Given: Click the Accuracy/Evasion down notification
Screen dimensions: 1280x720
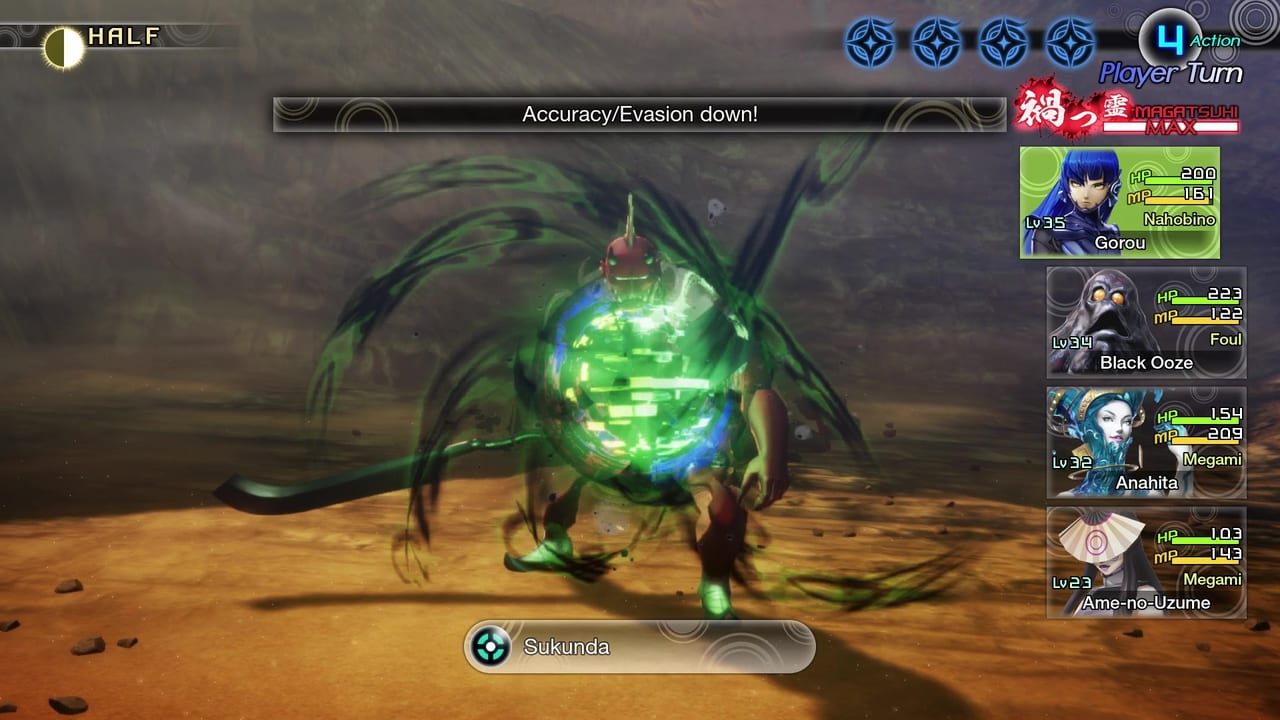Looking at the screenshot, I should point(640,114).
